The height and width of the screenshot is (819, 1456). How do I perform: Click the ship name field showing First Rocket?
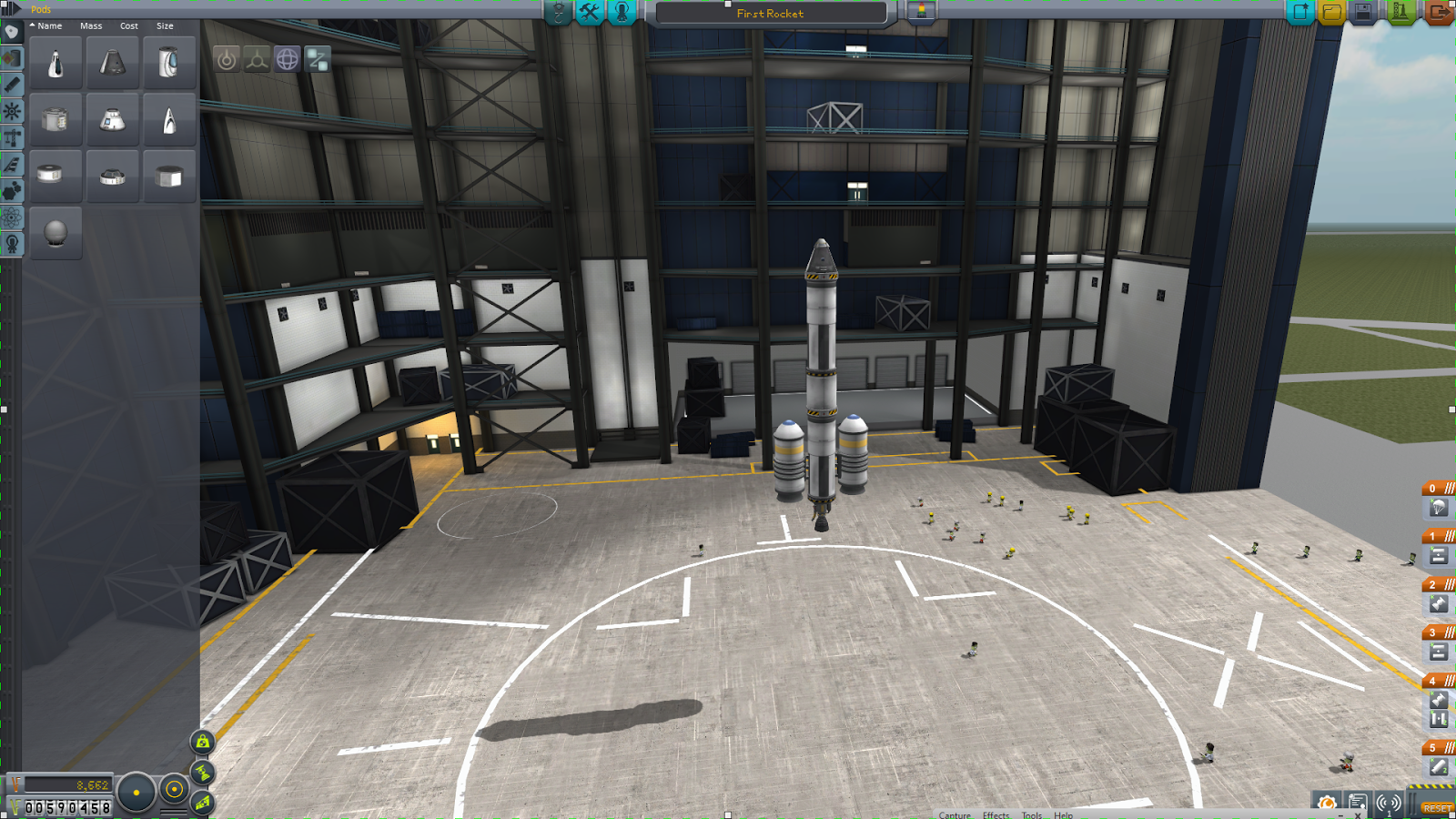pyautogui.click(x=769, y=13)
